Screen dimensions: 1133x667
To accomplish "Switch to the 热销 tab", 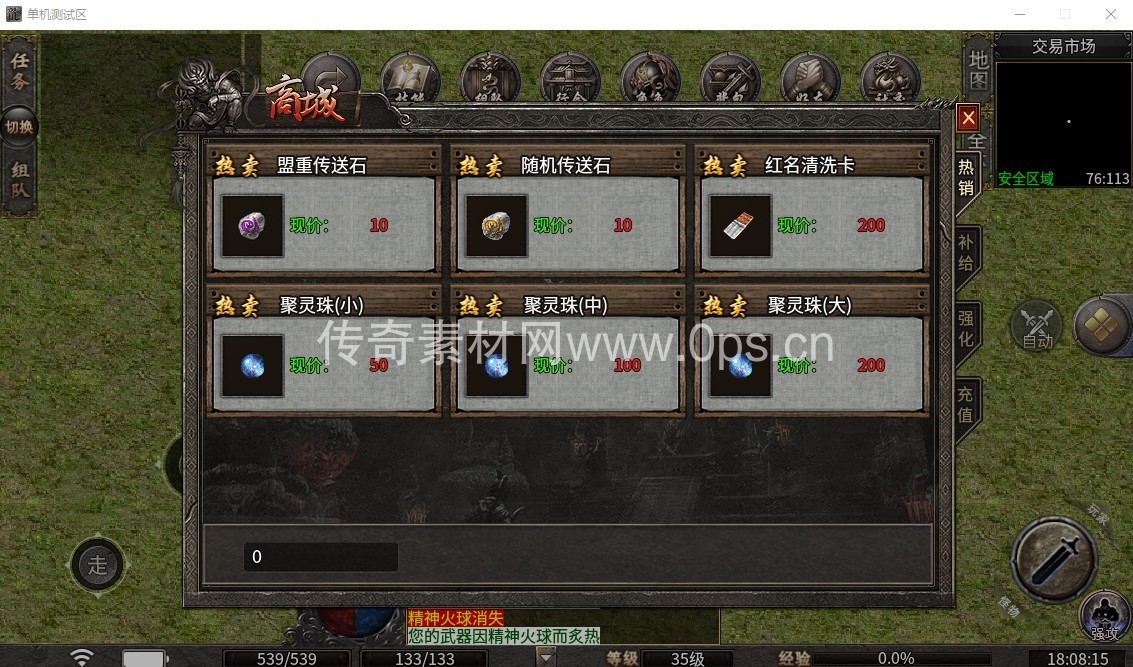I will tap(966, 177).
